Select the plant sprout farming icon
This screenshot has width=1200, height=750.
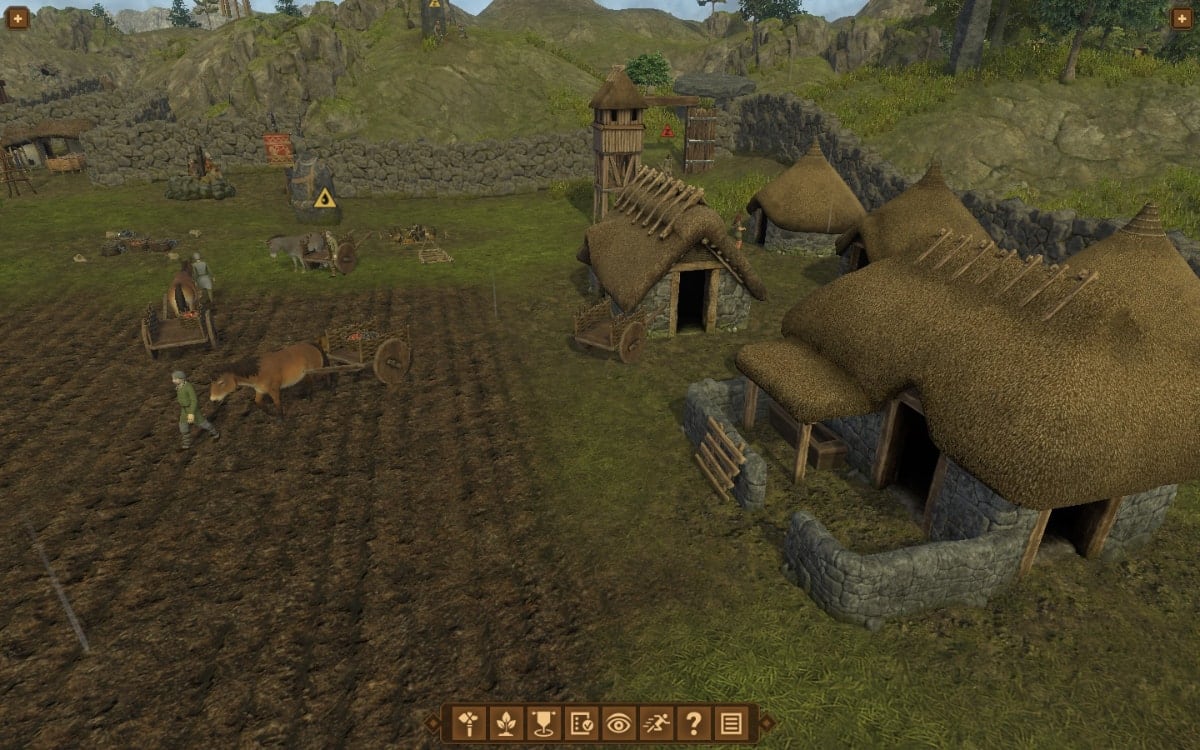tap(506, 722)
